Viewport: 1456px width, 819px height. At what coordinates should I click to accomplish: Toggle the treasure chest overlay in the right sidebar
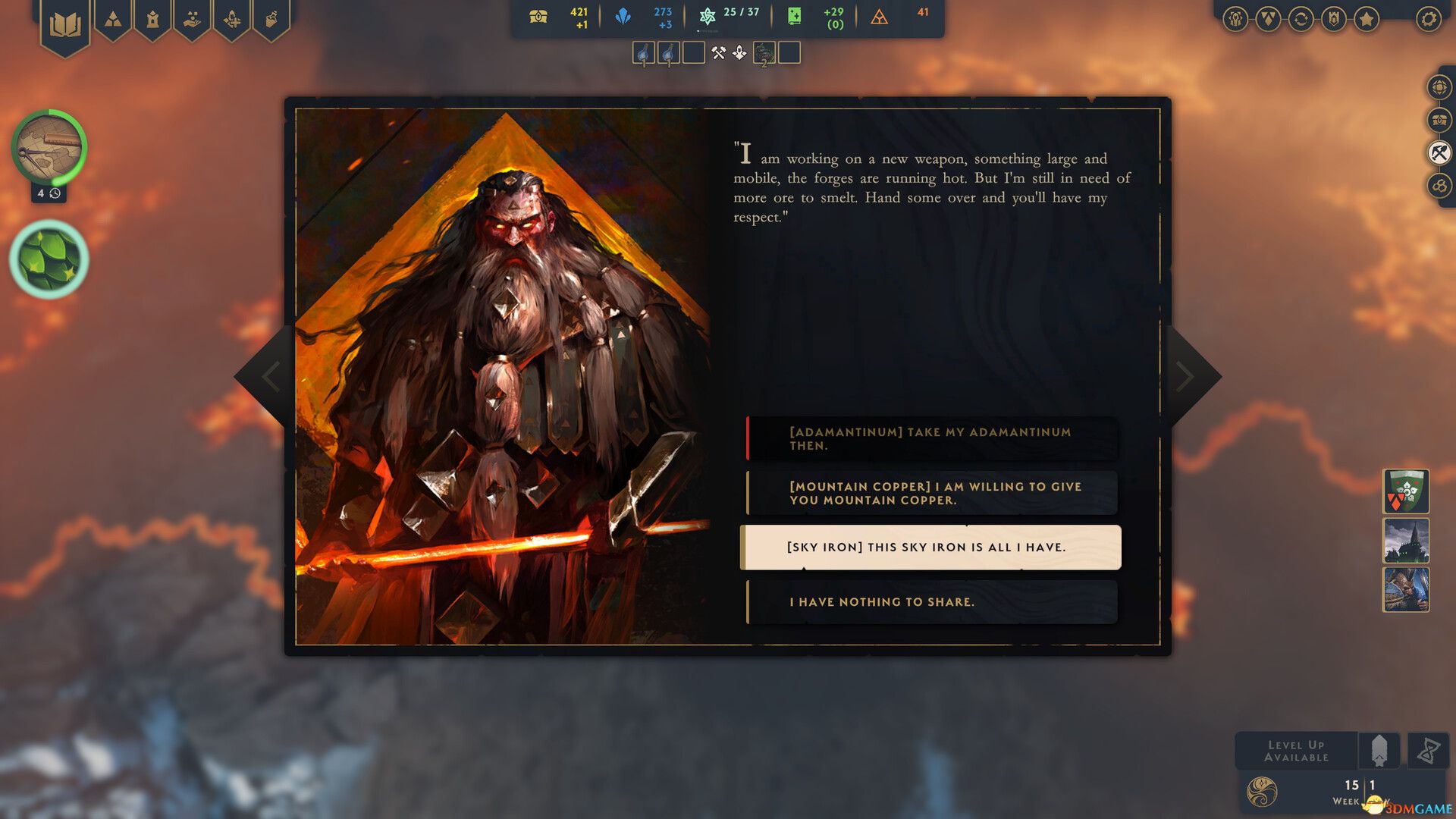click(1439, 120)
